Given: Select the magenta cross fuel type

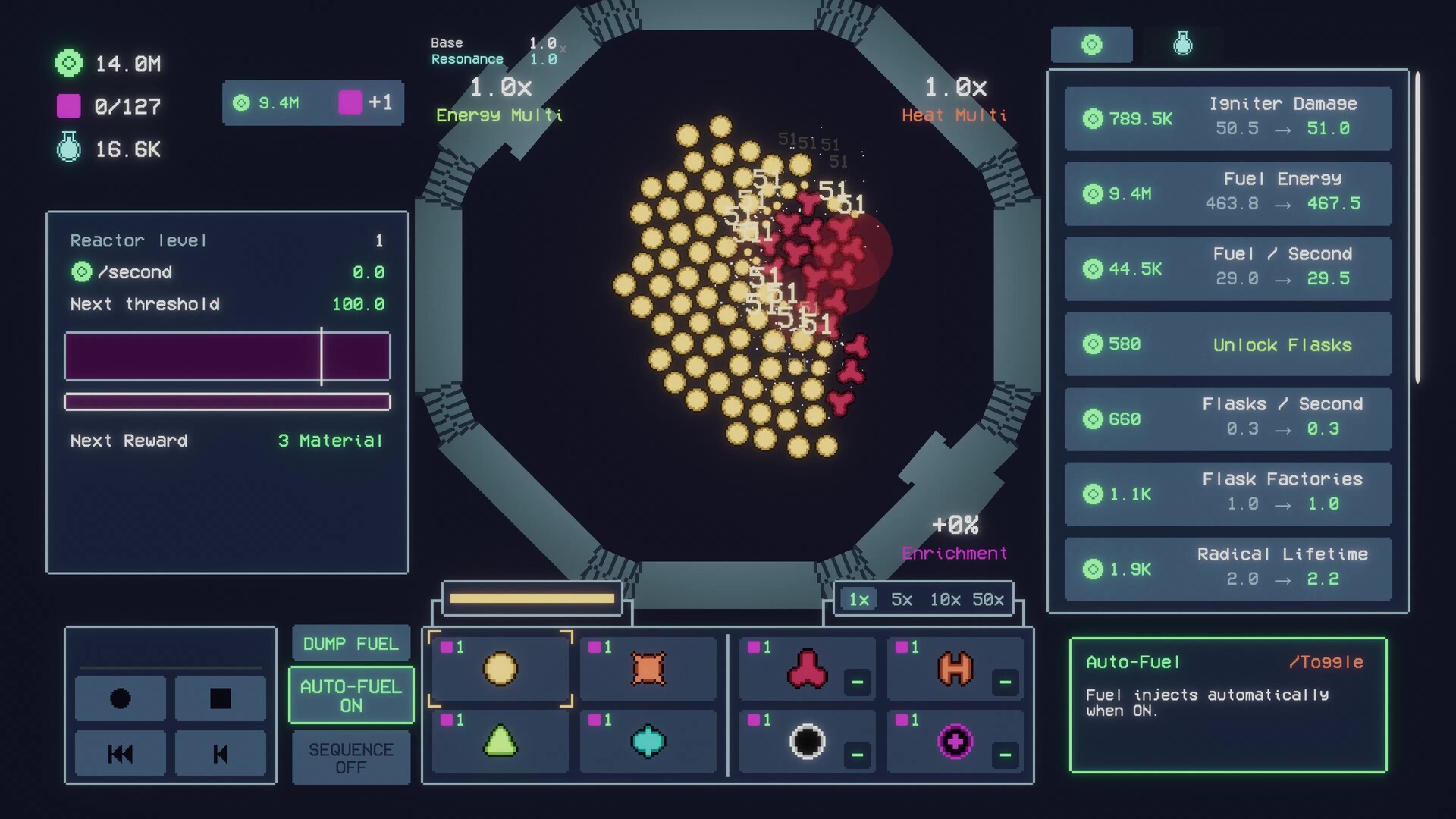Looking at the screenshot, I should click(x=955, y=742).
